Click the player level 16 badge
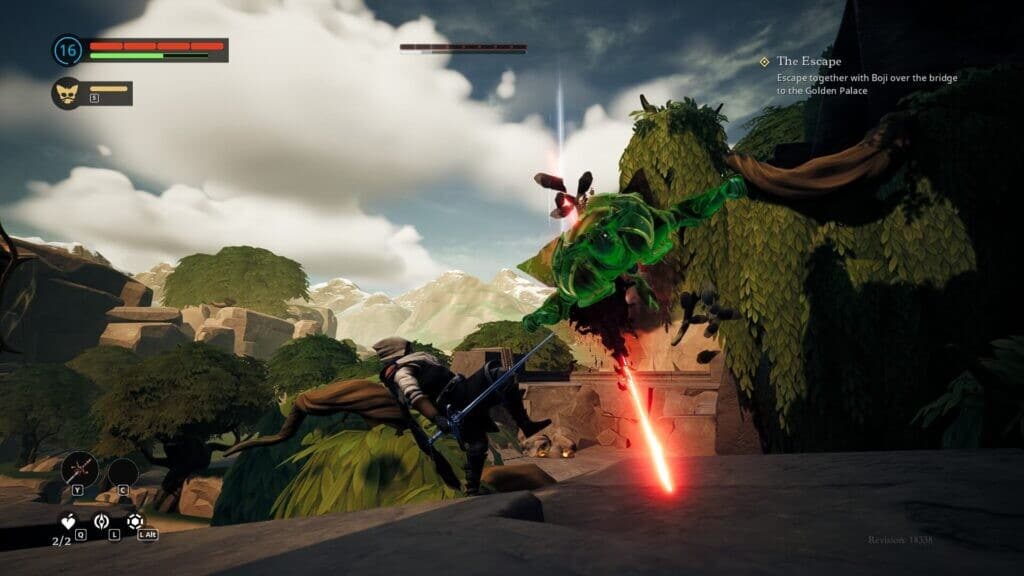Viewport: 1024px width, 576px height. coord(68,50)
